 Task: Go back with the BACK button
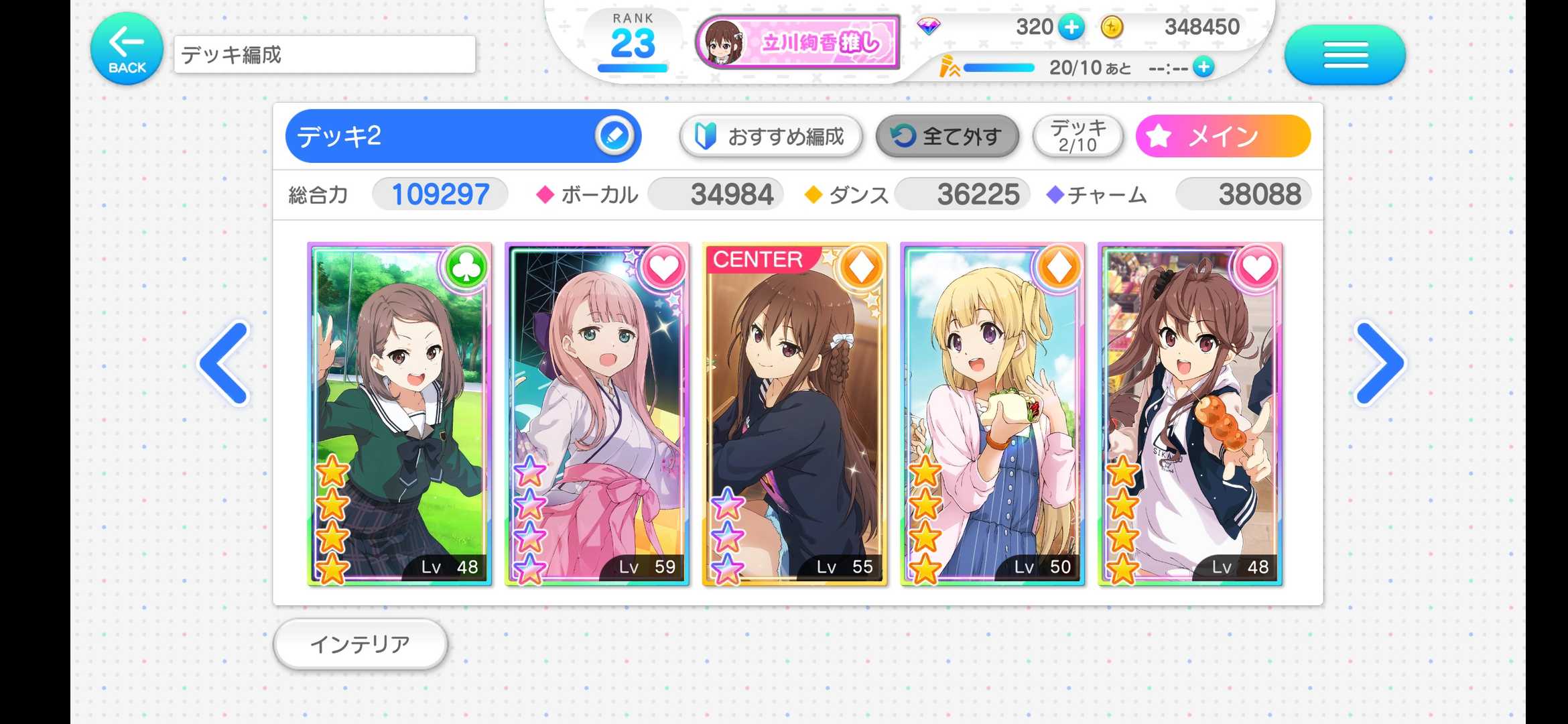(x=127, y=49)
